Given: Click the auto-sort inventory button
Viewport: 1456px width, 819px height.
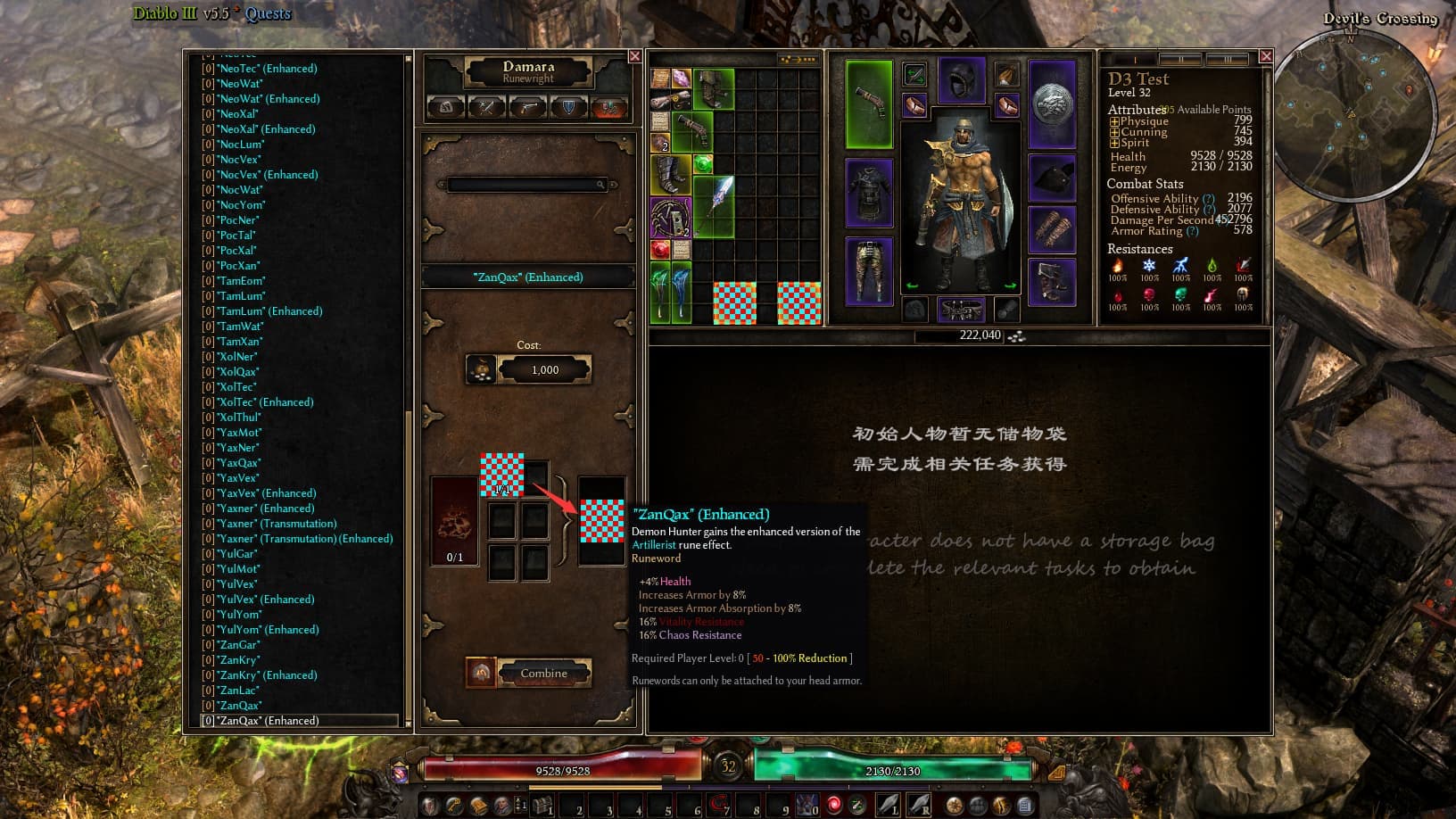Looking at the screenshot, I should (x=798, y=60).
